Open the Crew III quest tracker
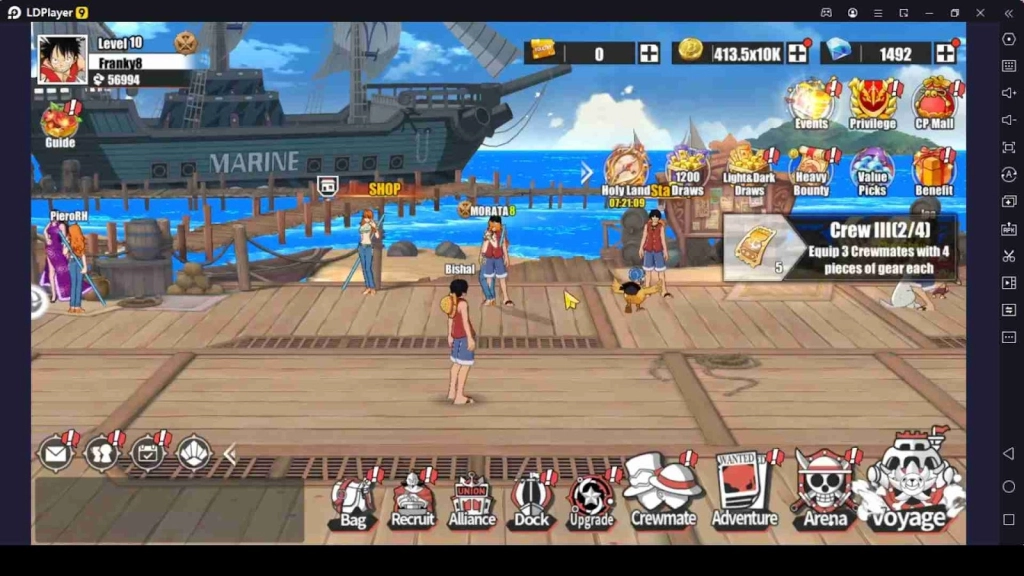This screenshot has width=1024, height=576. tap(840, 247)
